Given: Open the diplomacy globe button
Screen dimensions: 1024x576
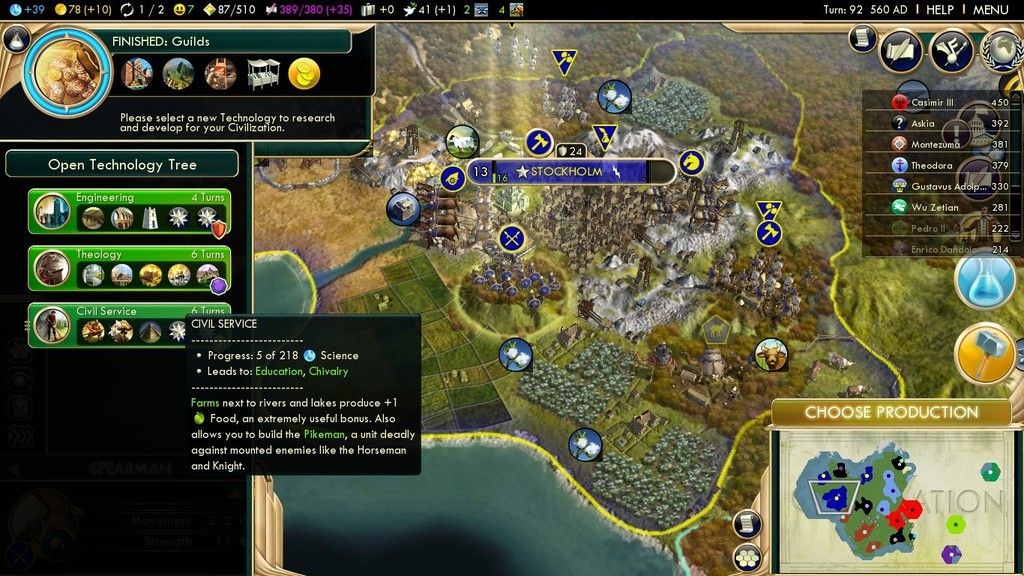Looking at the screenshot, I should [x=1003, y=52].
